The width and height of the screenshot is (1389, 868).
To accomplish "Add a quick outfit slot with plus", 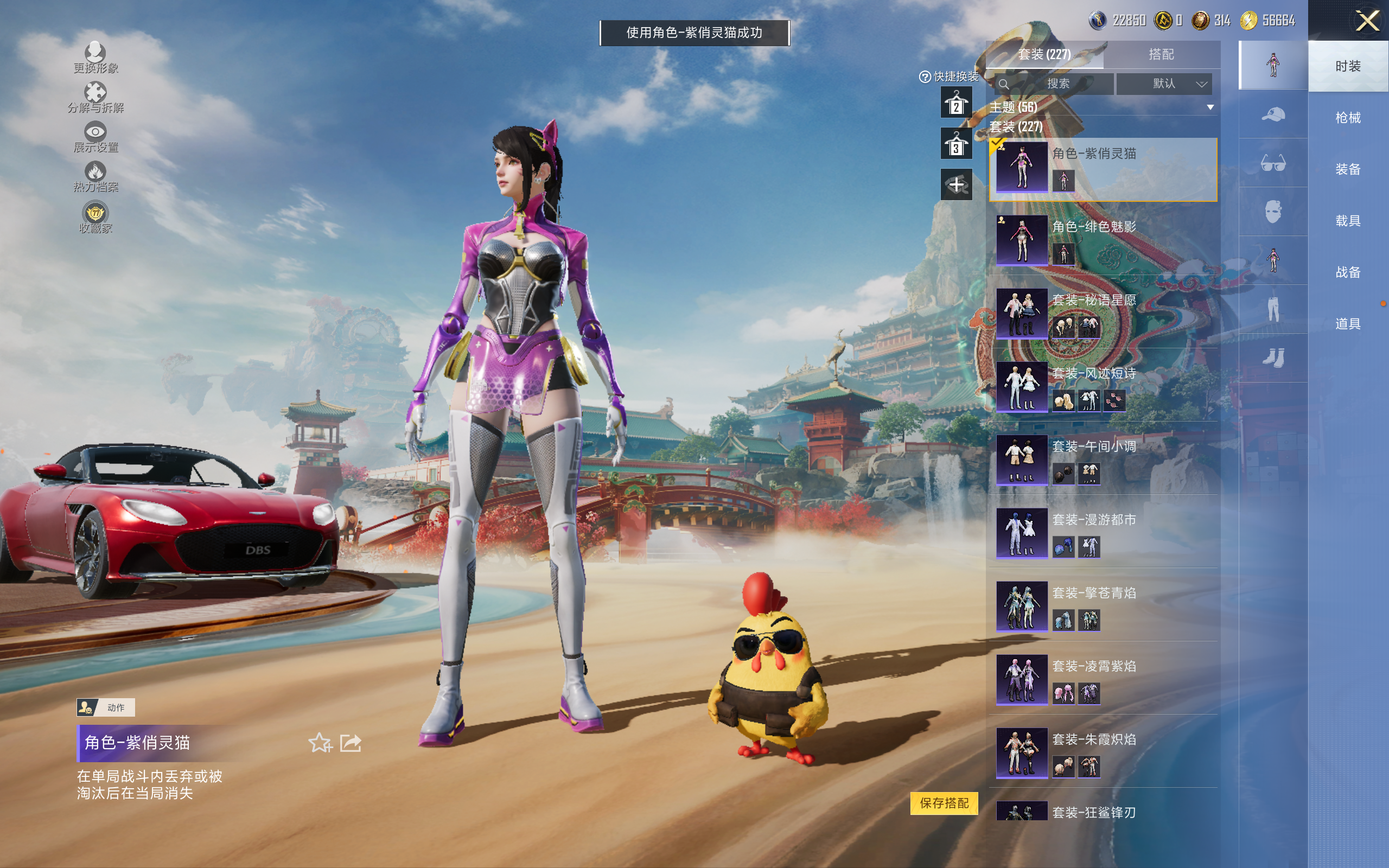I will (955, 185).
